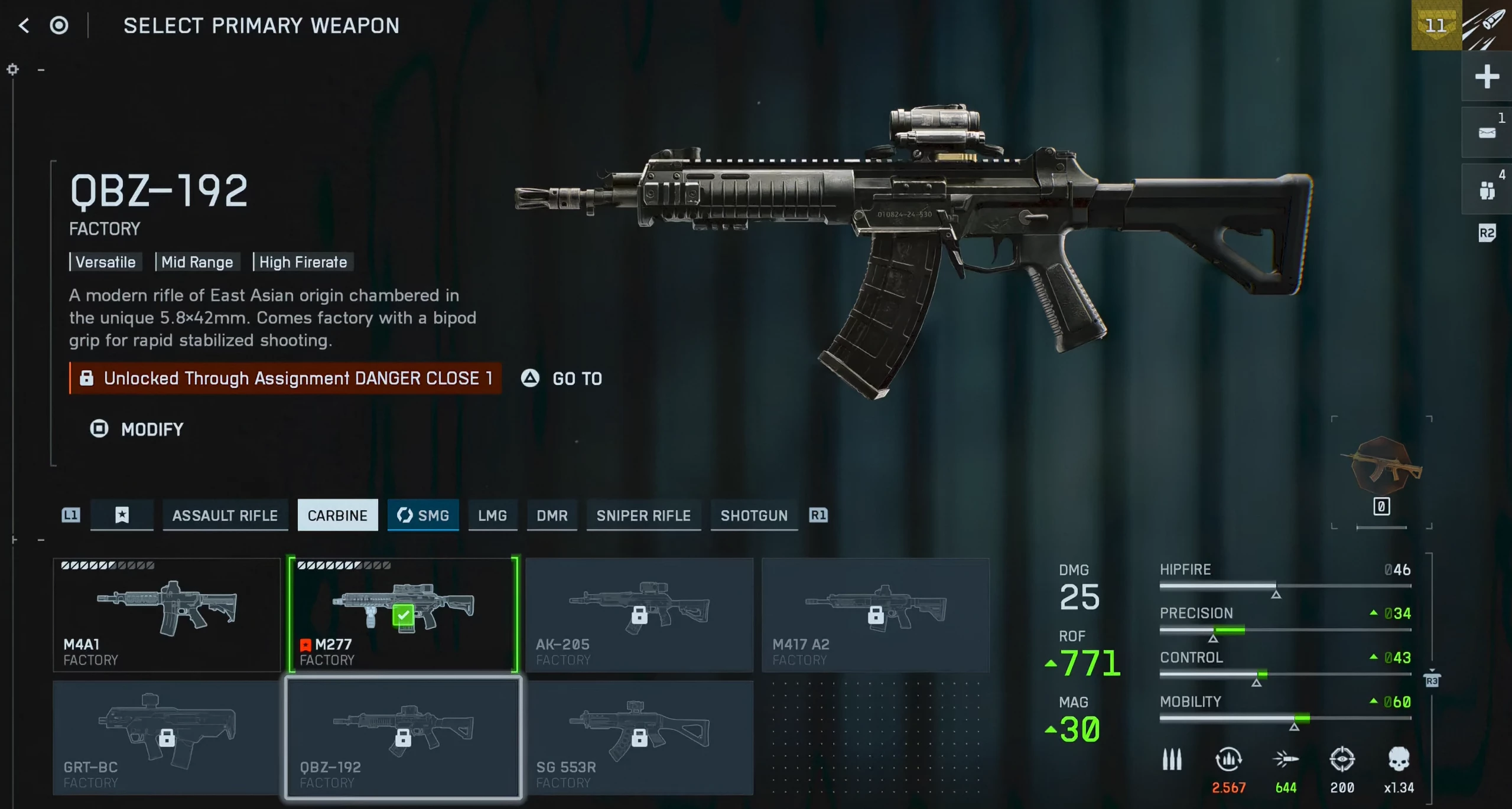Open the Shotgun category tab
Screen dimensions: 1512x809
point(754,516)
